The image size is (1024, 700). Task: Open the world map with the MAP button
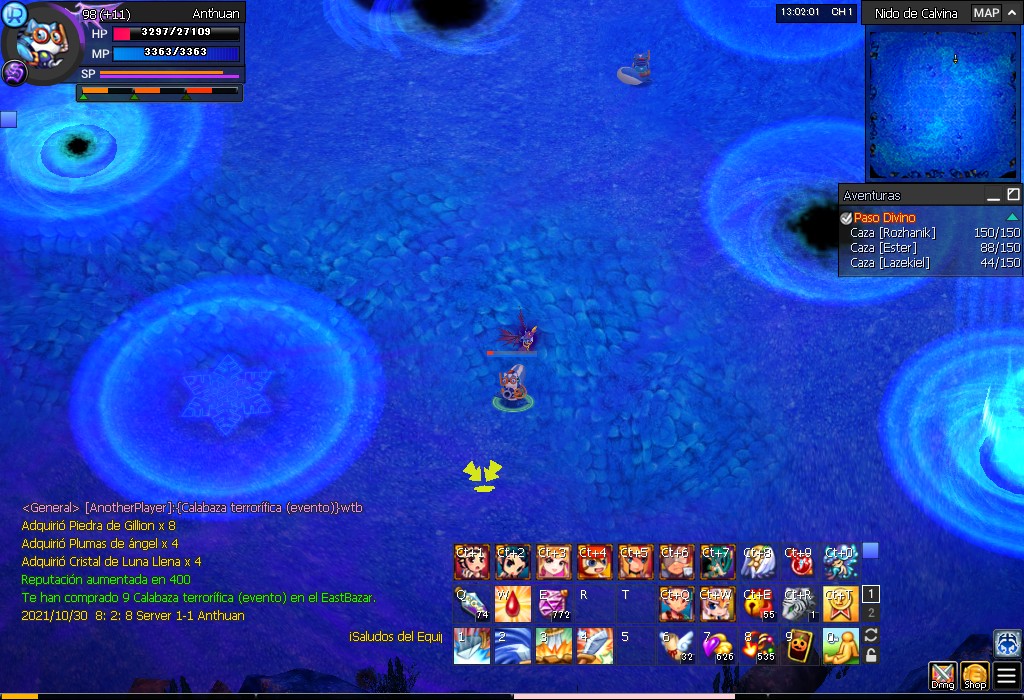coord(986,13)
